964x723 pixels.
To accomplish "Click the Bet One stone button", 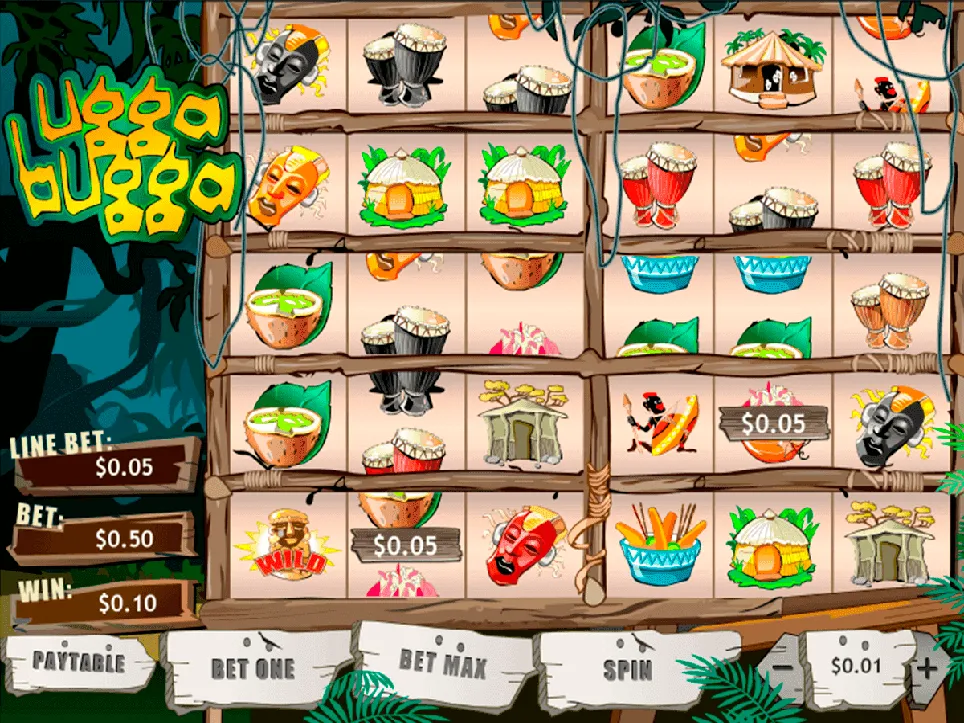I will pos(252,668).
